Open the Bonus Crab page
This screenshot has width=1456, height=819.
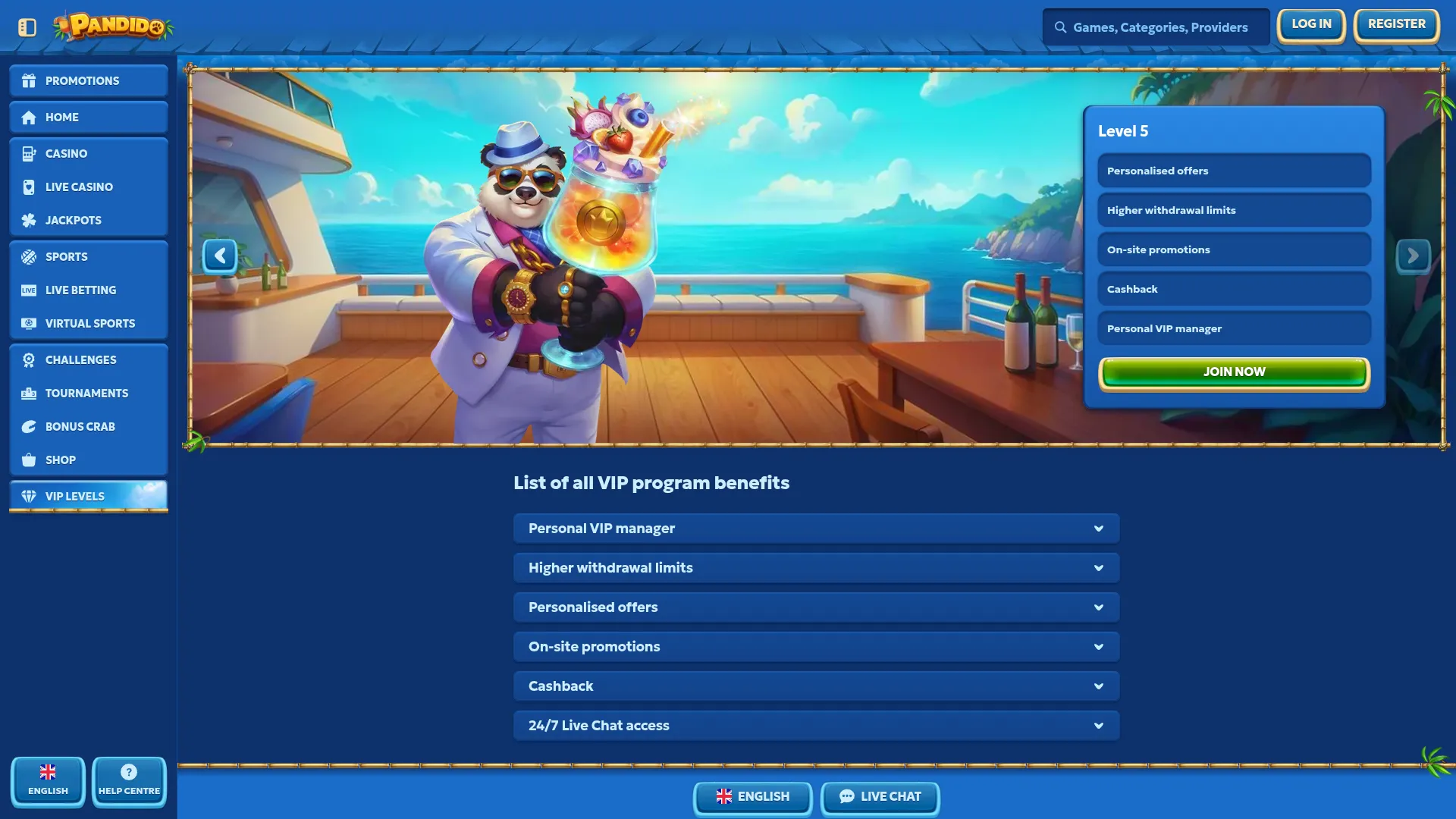point(89,426)
